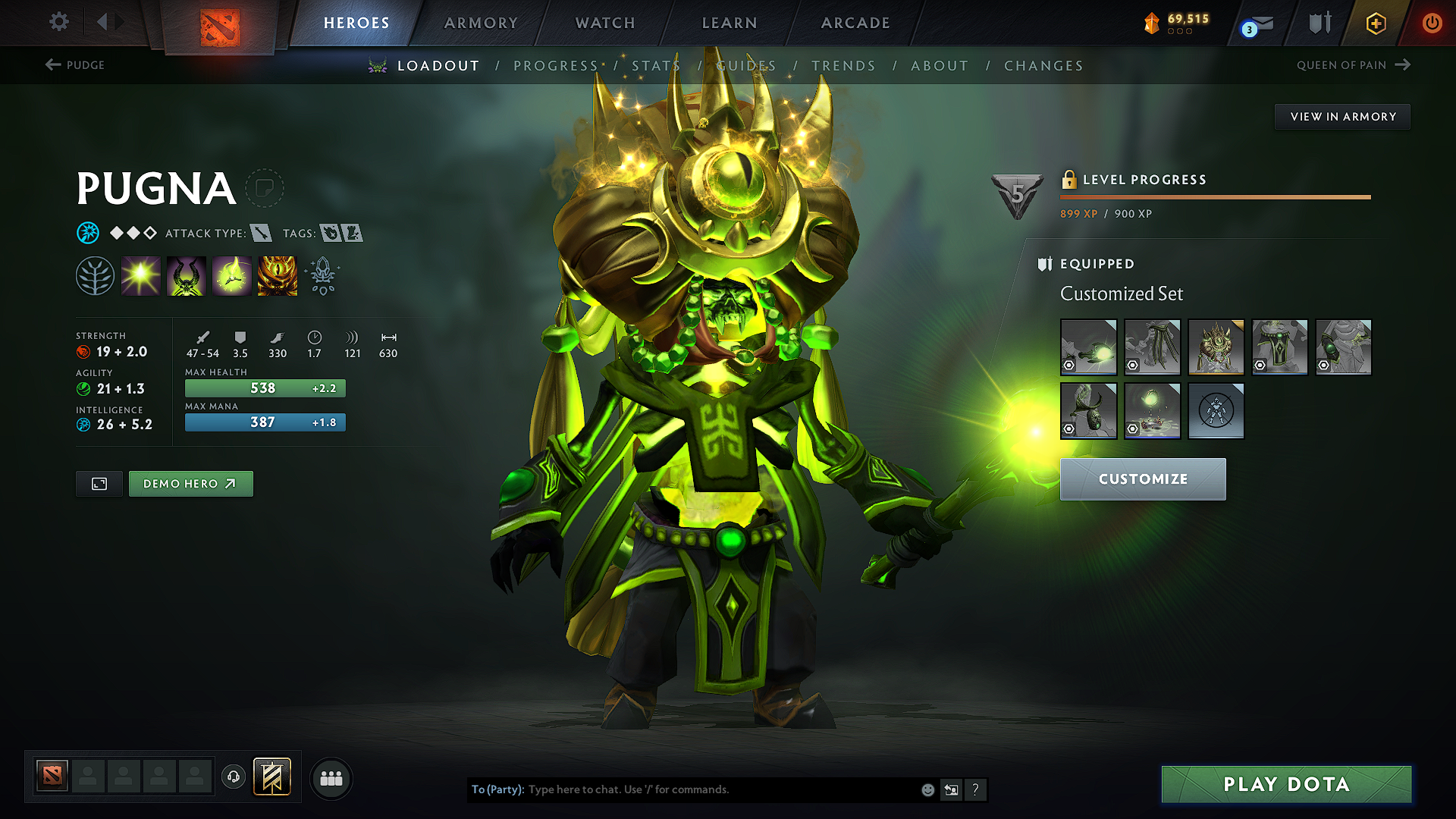Image resolution: width=1456 pixels, height=819 pixels.
Task: Open the mail envelope with 3 notifications
Action: coord(1259,23)
